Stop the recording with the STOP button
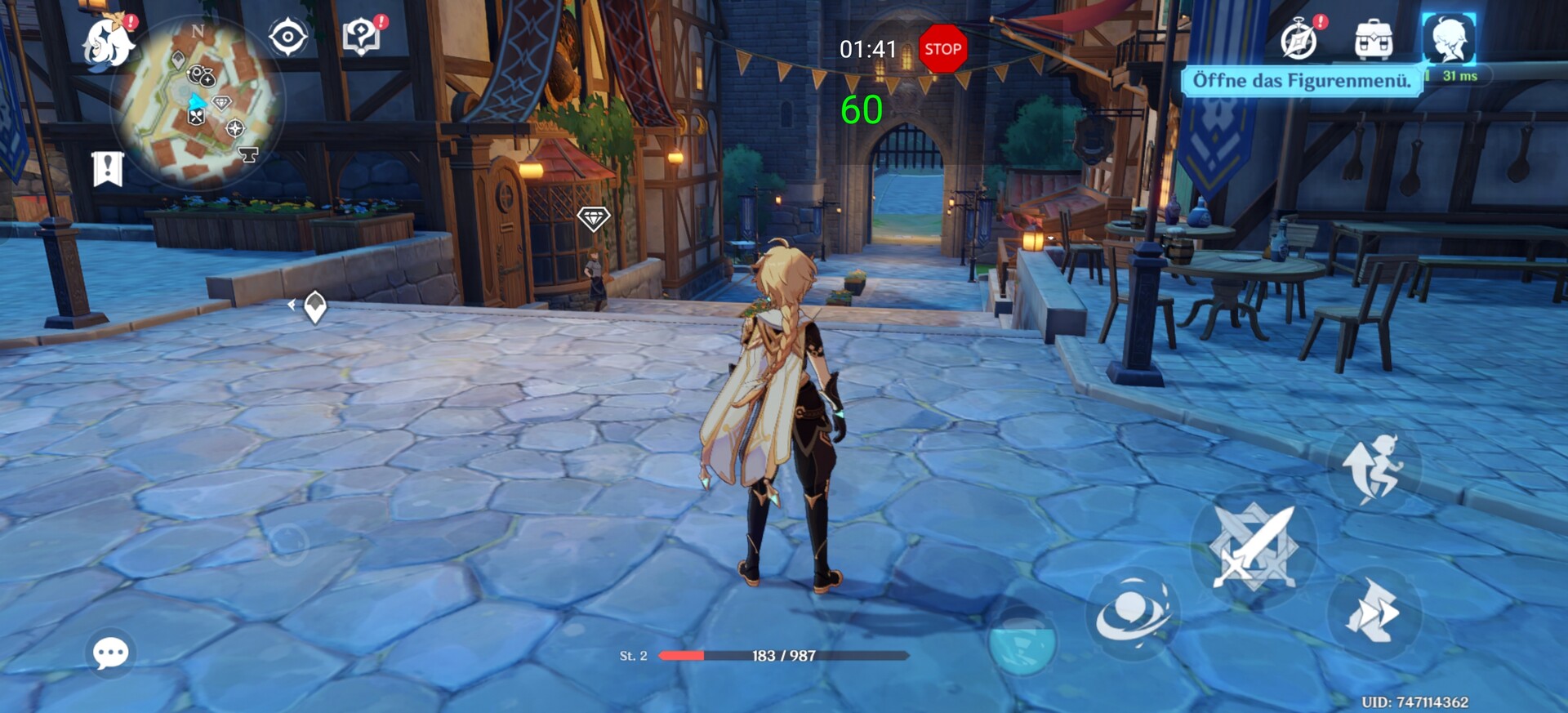The height and width of the screenshot is (713, 1568). click(x=942, y=49)
